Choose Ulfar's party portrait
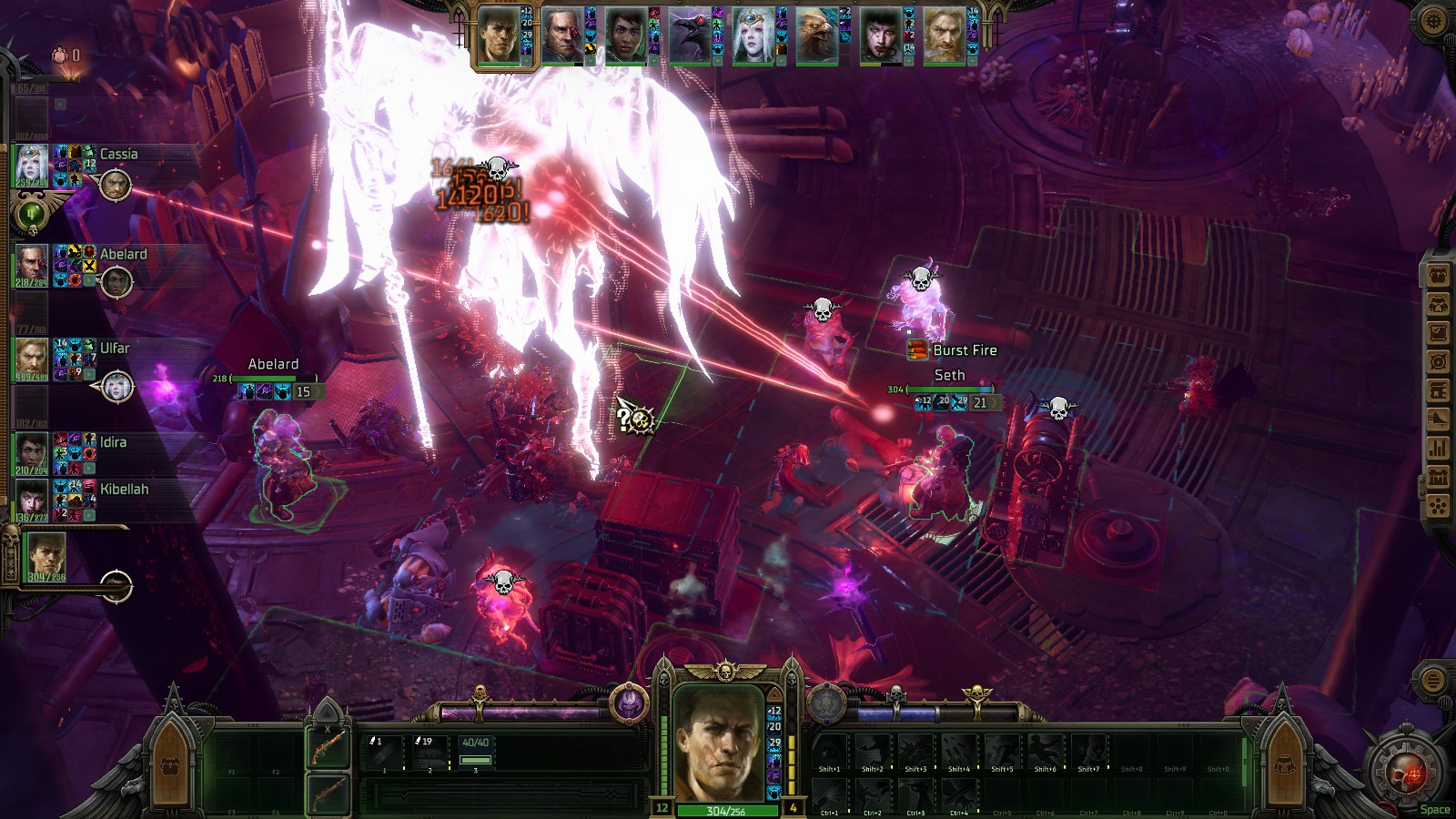The width and height of the screenshot is (1456, 819). pyautogui.click(x=31, y=359)
